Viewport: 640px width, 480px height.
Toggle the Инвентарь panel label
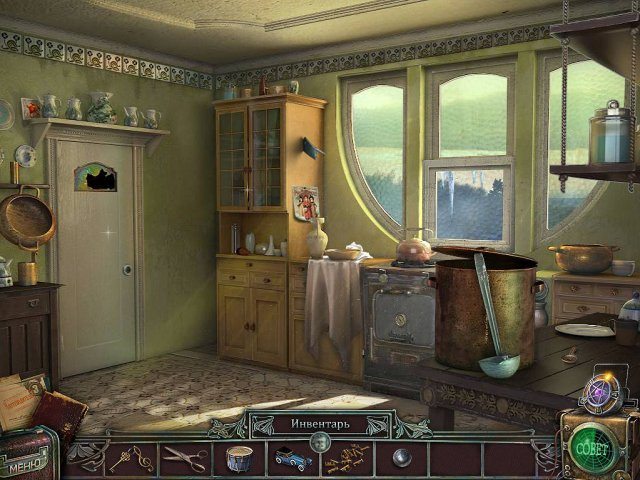coord(320,424)
